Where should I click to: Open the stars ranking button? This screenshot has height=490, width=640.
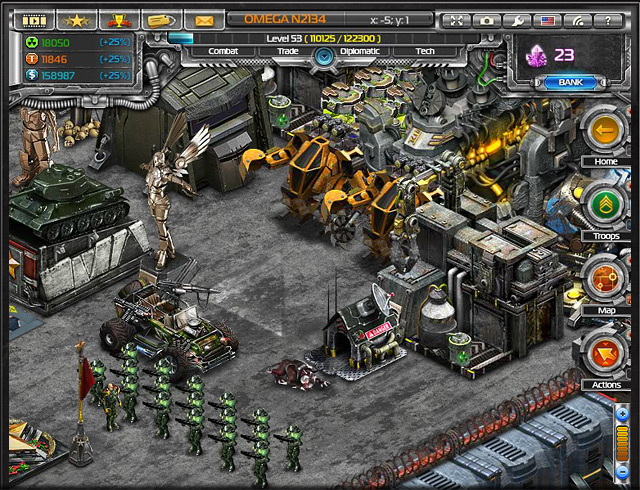(76, 20)
